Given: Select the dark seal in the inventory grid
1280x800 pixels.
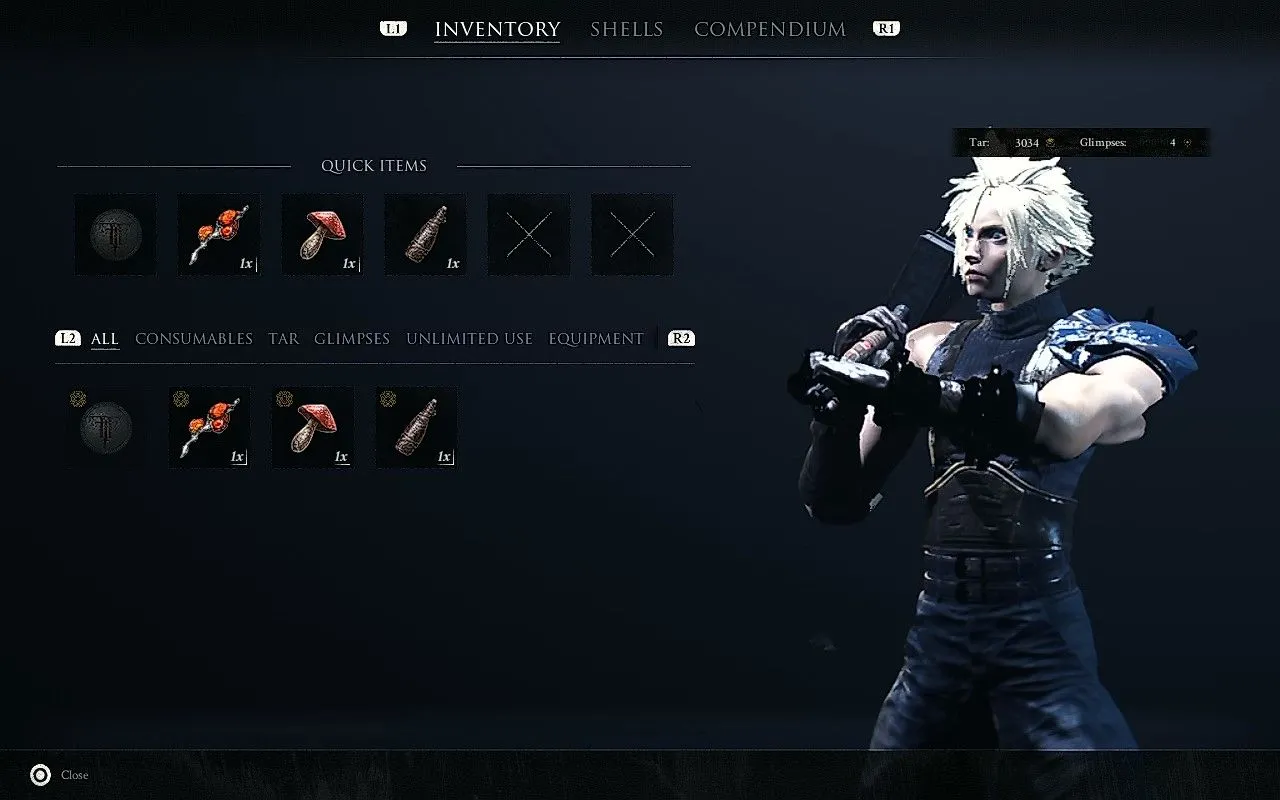Looking at the screenshot, I should click(106, 428).
